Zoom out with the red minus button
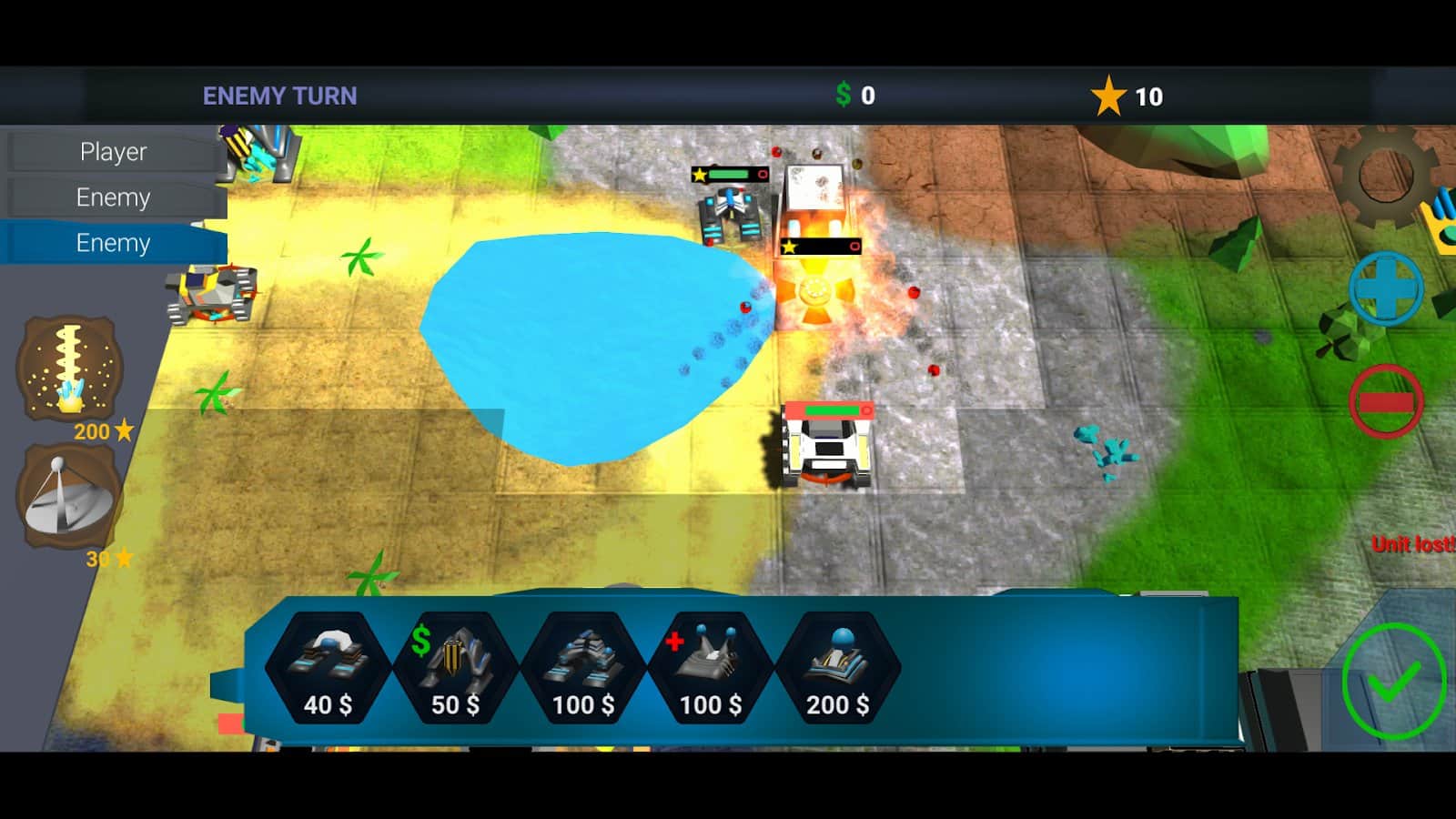This screenshot has width=1456, height=819. pos(1385,401)
